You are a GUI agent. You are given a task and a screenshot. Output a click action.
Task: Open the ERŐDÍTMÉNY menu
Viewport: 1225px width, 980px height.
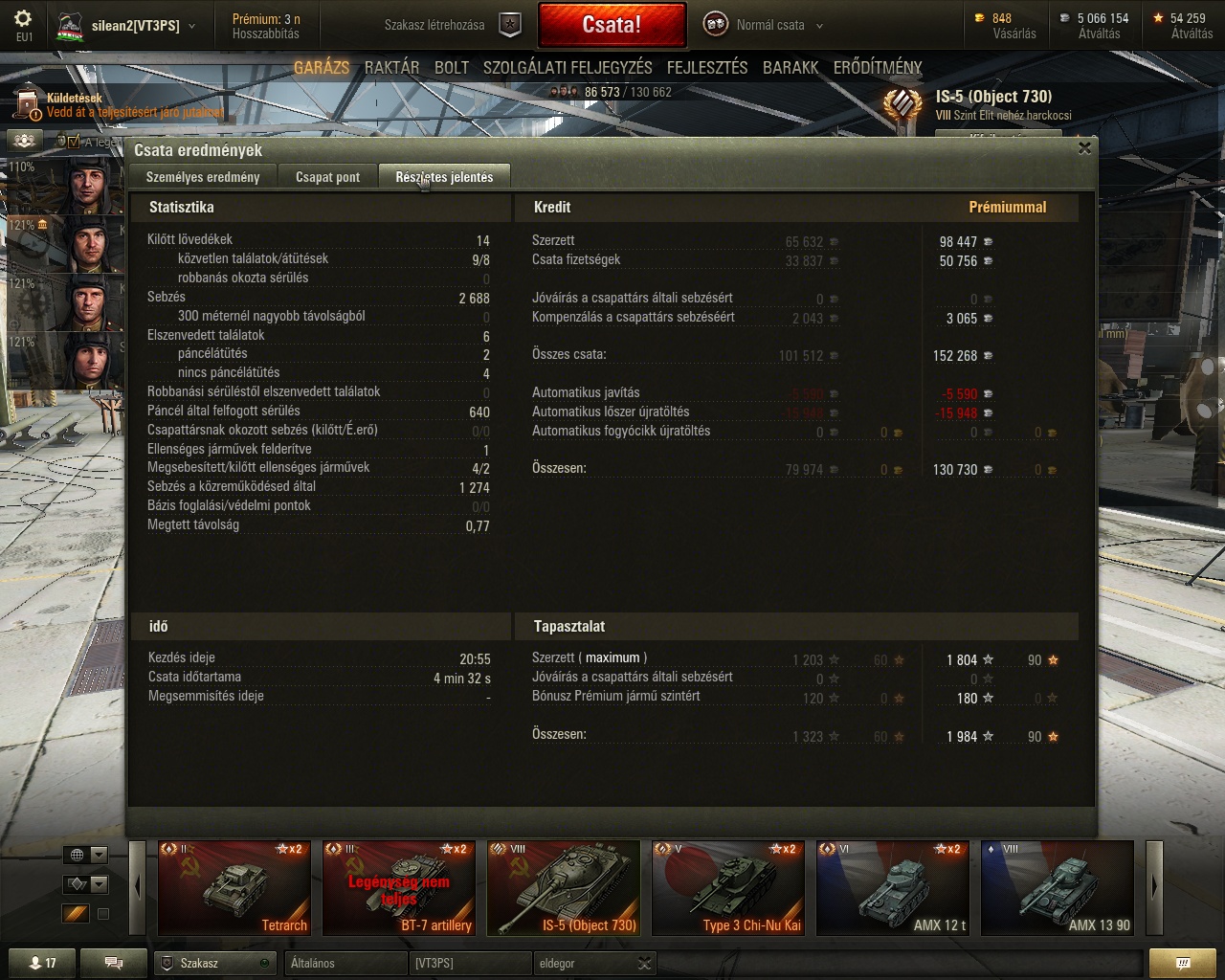coord(878,68)
